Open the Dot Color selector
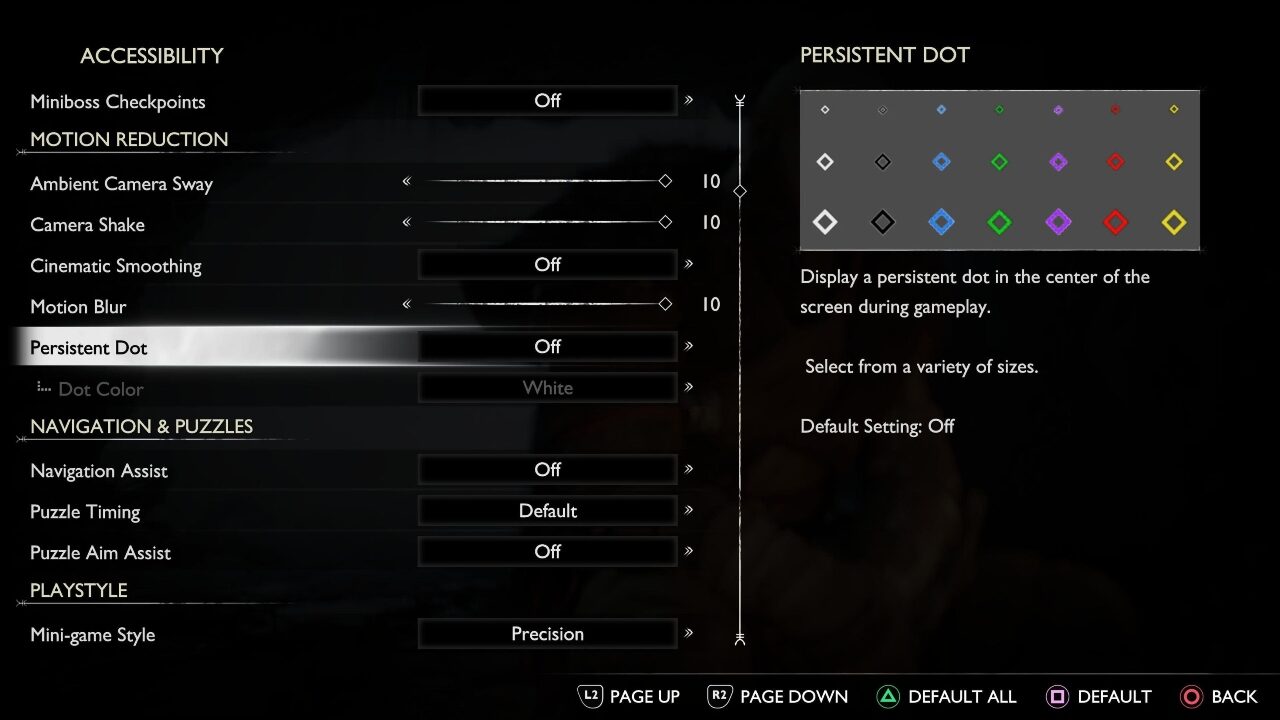 (x=547, y=387)
